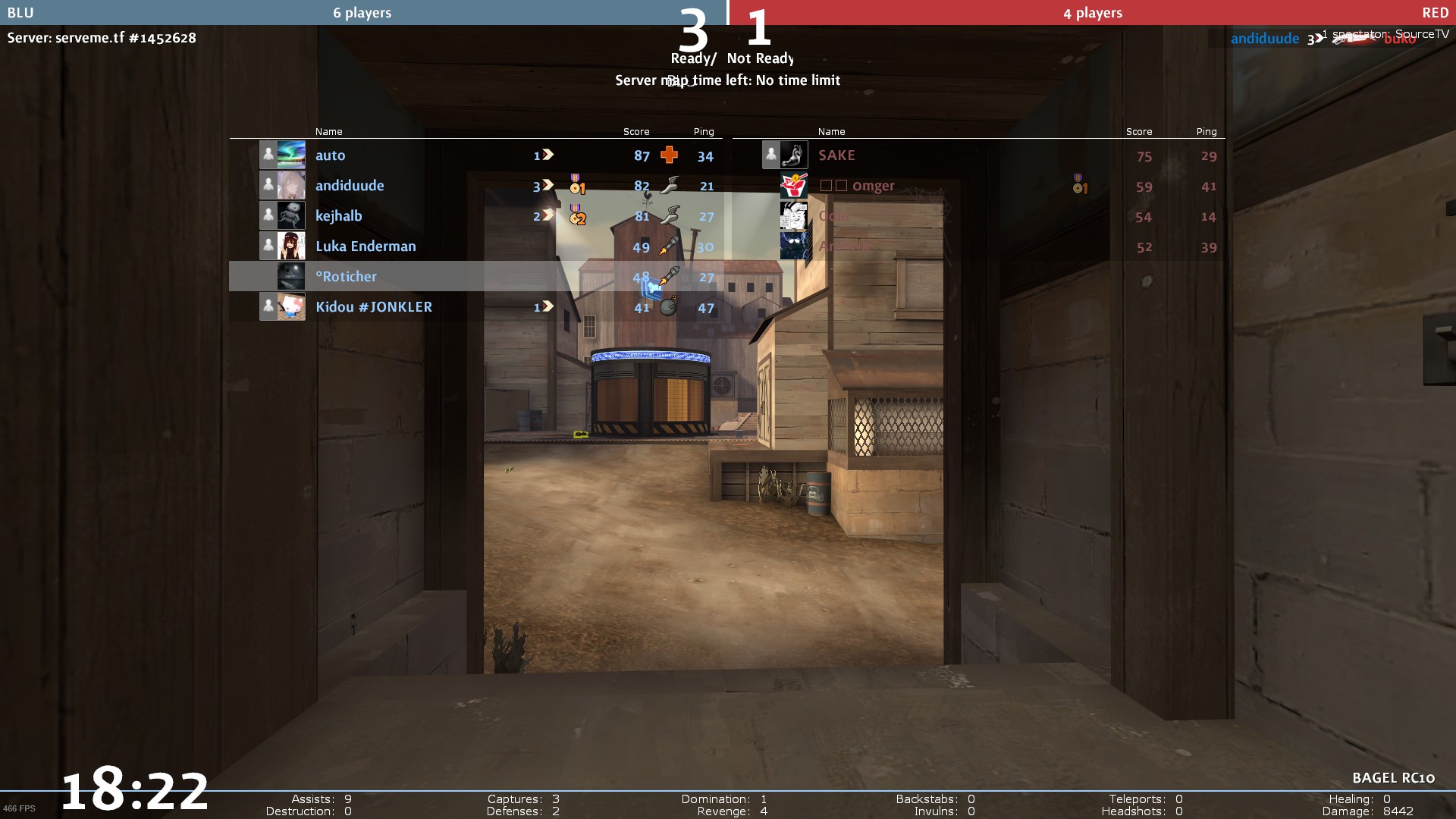Select the Luka Enderman player row
Image resolution: width=1456 pixels, height=819 pixels.
point(366,246)
